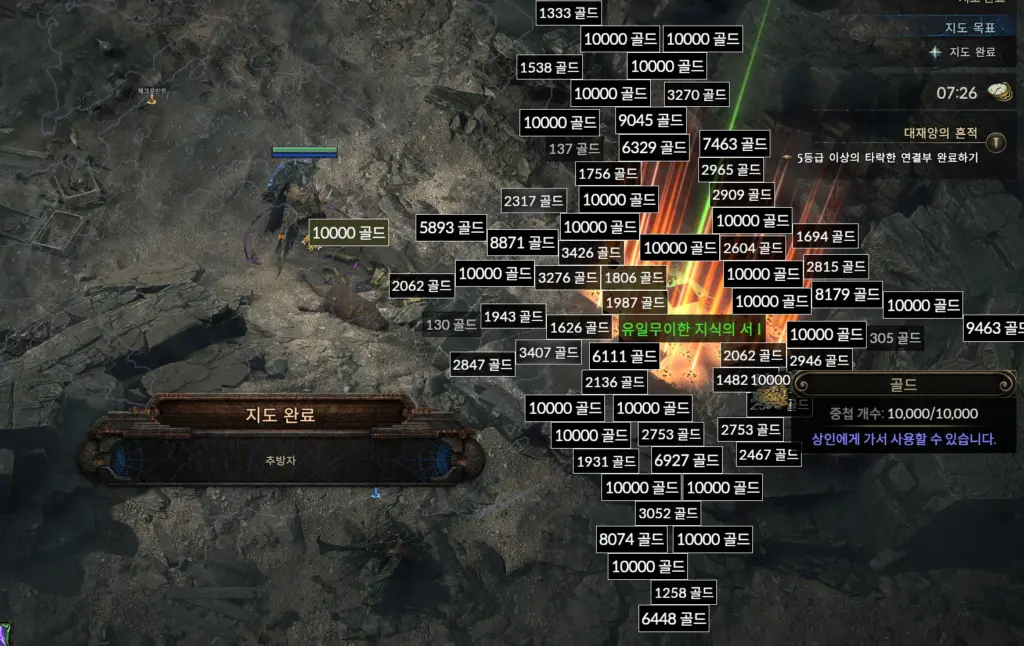Grab the 5893 골드 label
Screen dimensions: 1024x646
coord(452,227)
